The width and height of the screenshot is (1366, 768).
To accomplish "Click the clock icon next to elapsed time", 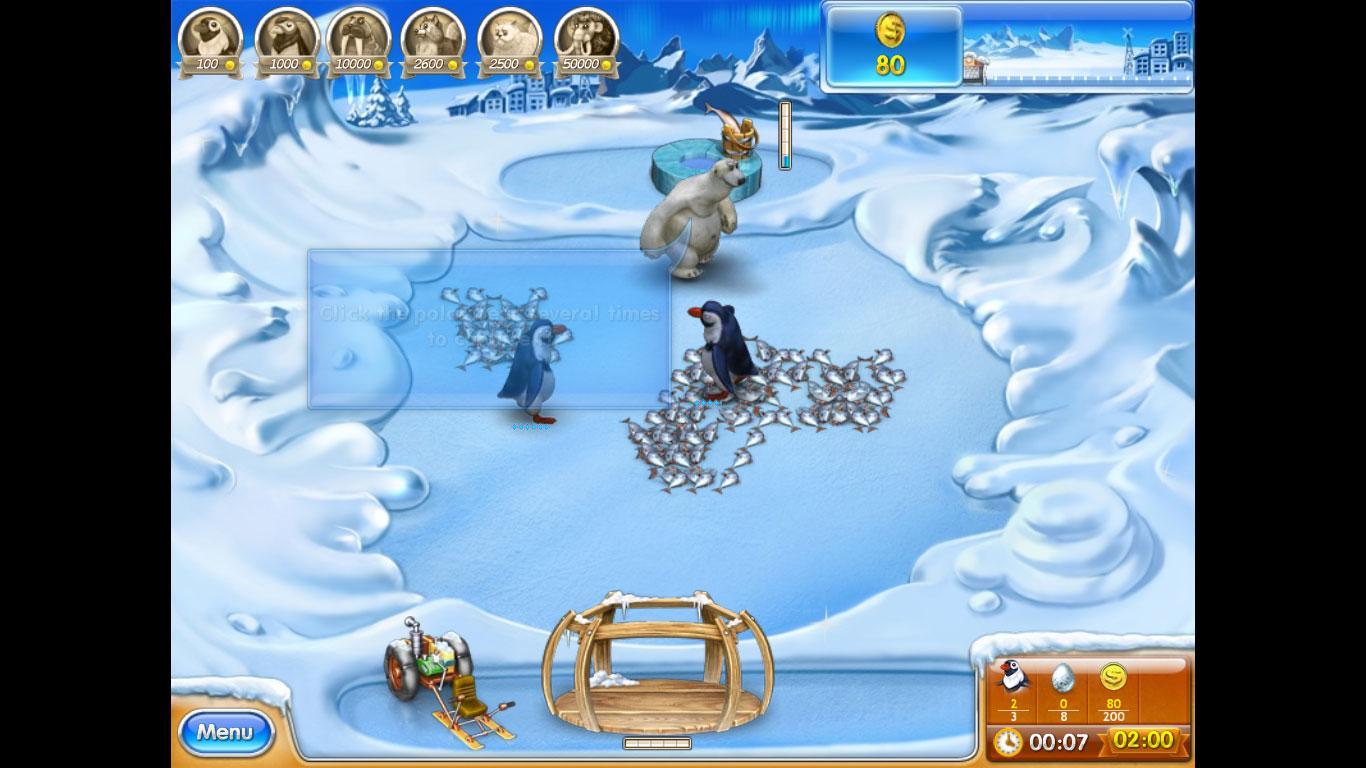I will 1008,741.
